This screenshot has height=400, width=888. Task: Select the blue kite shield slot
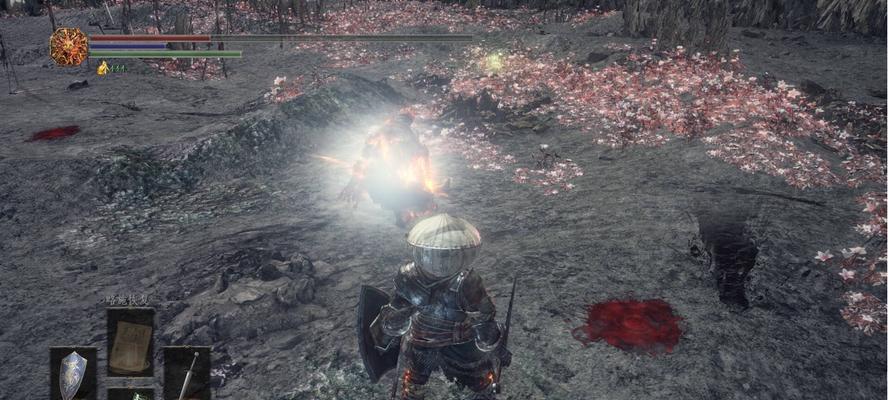(73, 373)
